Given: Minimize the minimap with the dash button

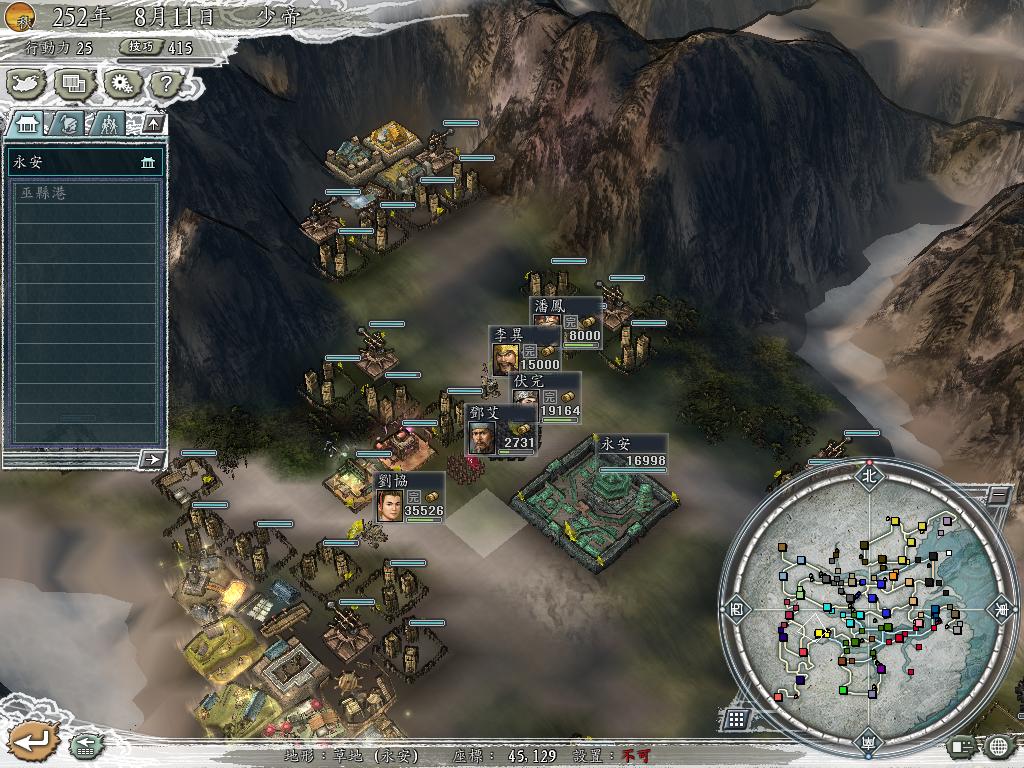Looking at the screenshot, I should click(x=997, y=493).
